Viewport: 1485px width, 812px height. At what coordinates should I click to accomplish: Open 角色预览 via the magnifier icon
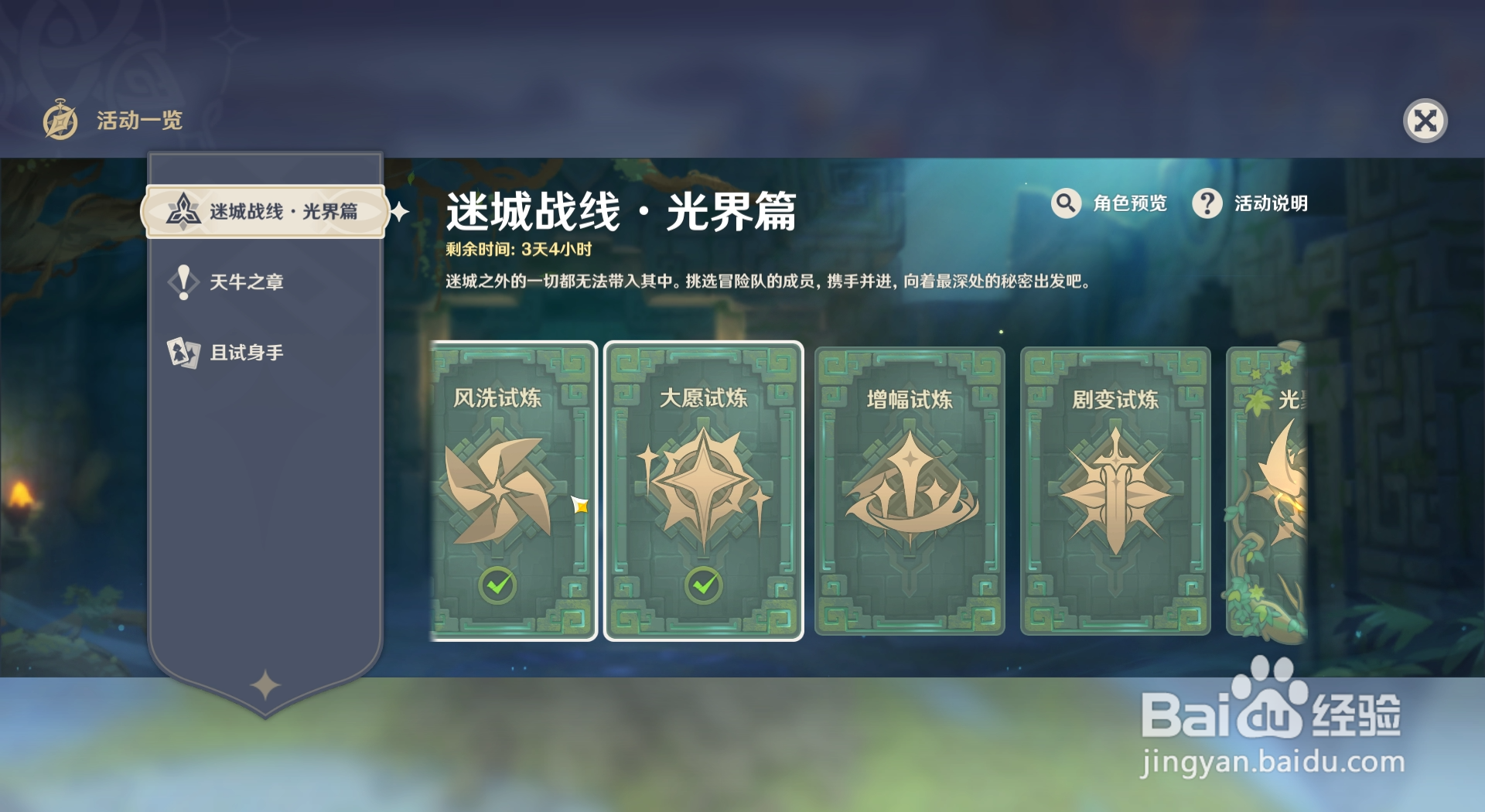pos(1066,203)
